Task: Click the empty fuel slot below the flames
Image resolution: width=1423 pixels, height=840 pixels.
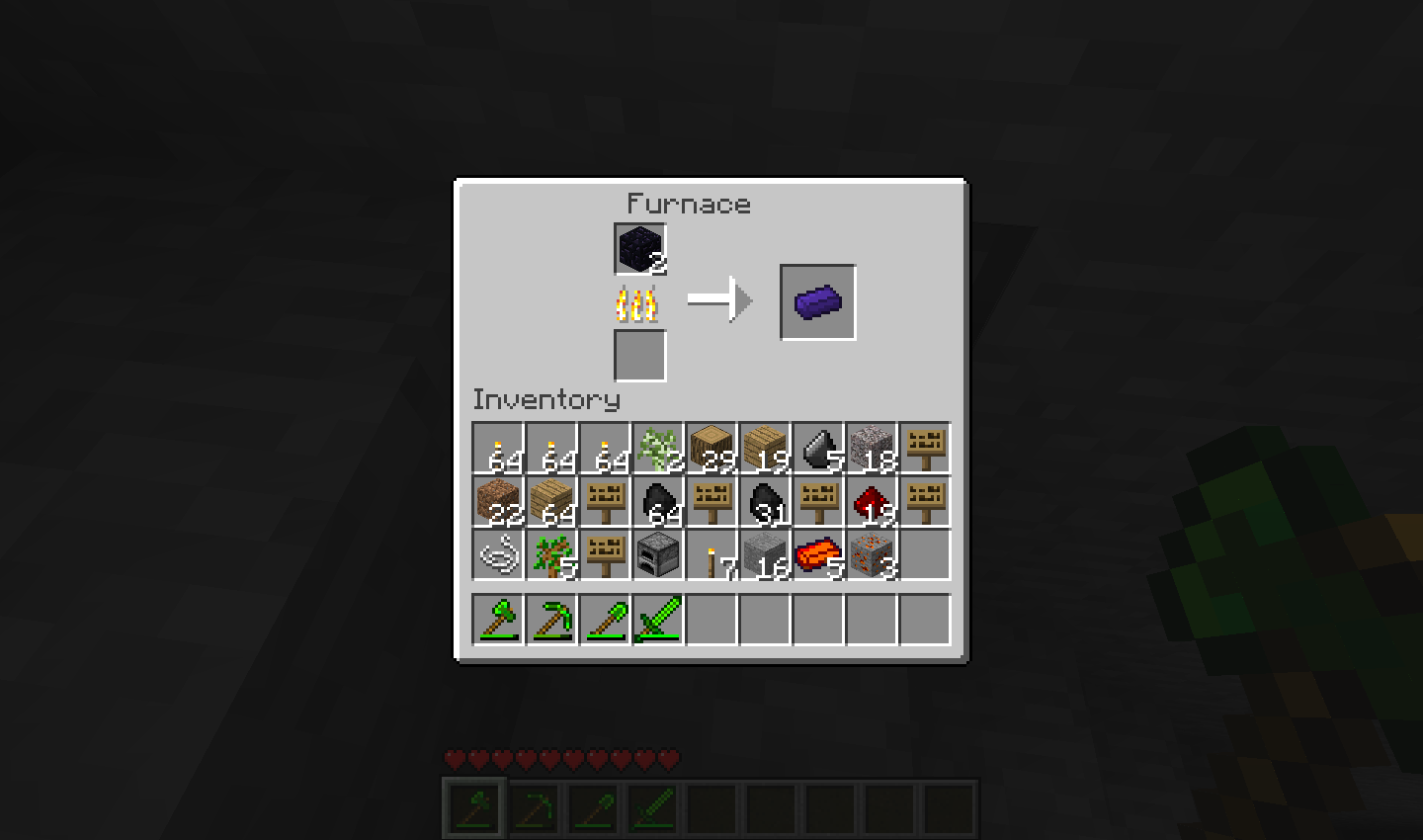Action: coord(639,356)
